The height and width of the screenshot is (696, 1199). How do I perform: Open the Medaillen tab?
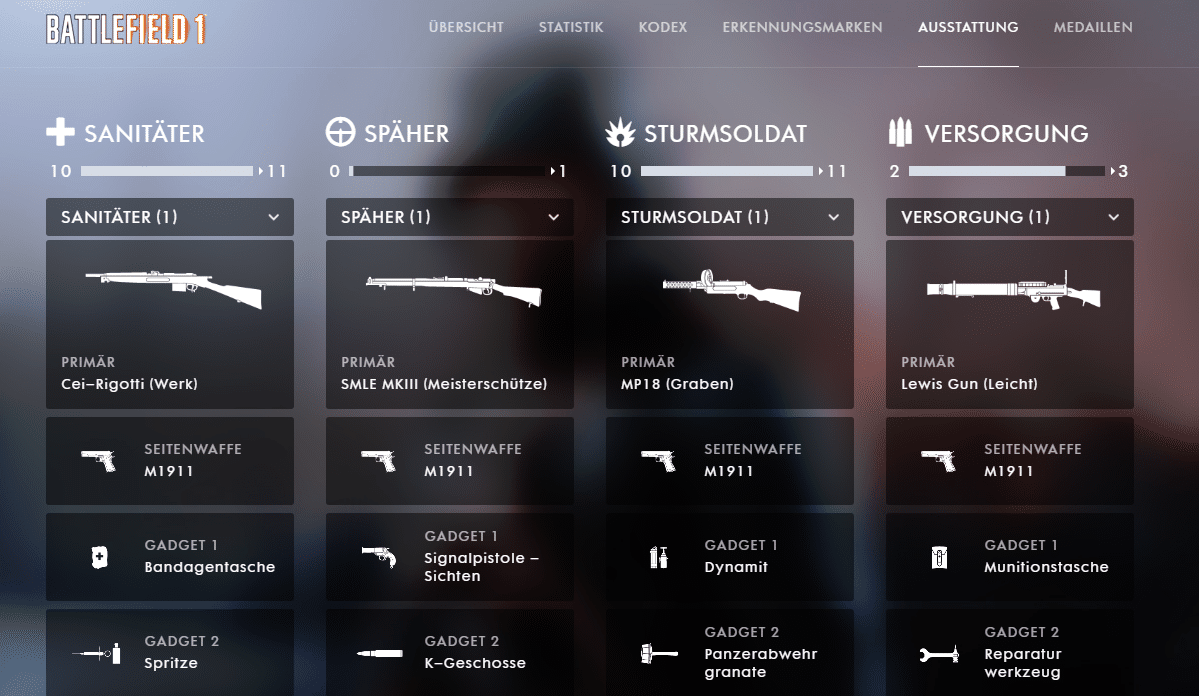[x=1093, y=27]
